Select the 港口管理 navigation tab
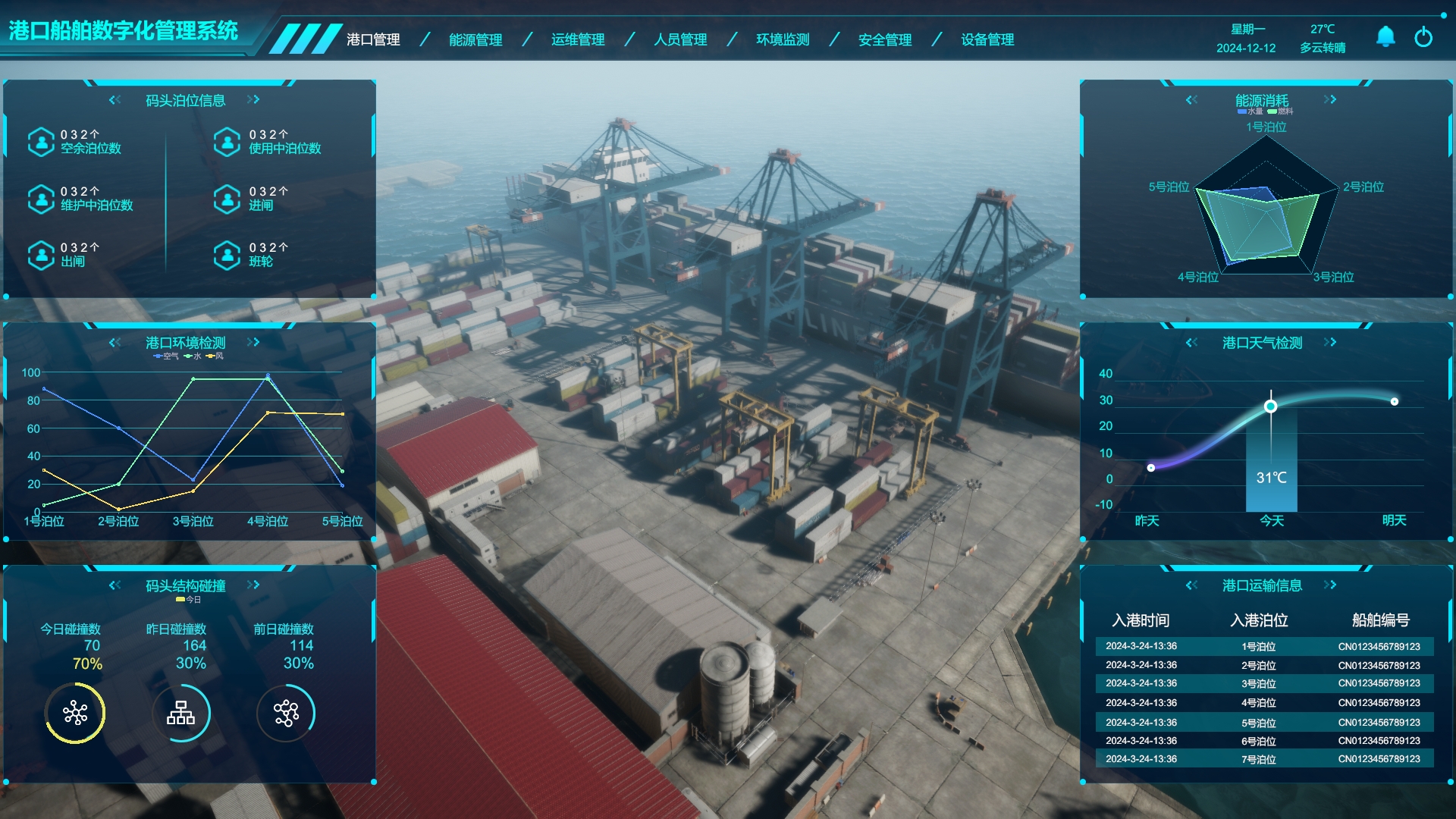Image resolution: width=1456 pixels, height=819 pixels. 373,39
